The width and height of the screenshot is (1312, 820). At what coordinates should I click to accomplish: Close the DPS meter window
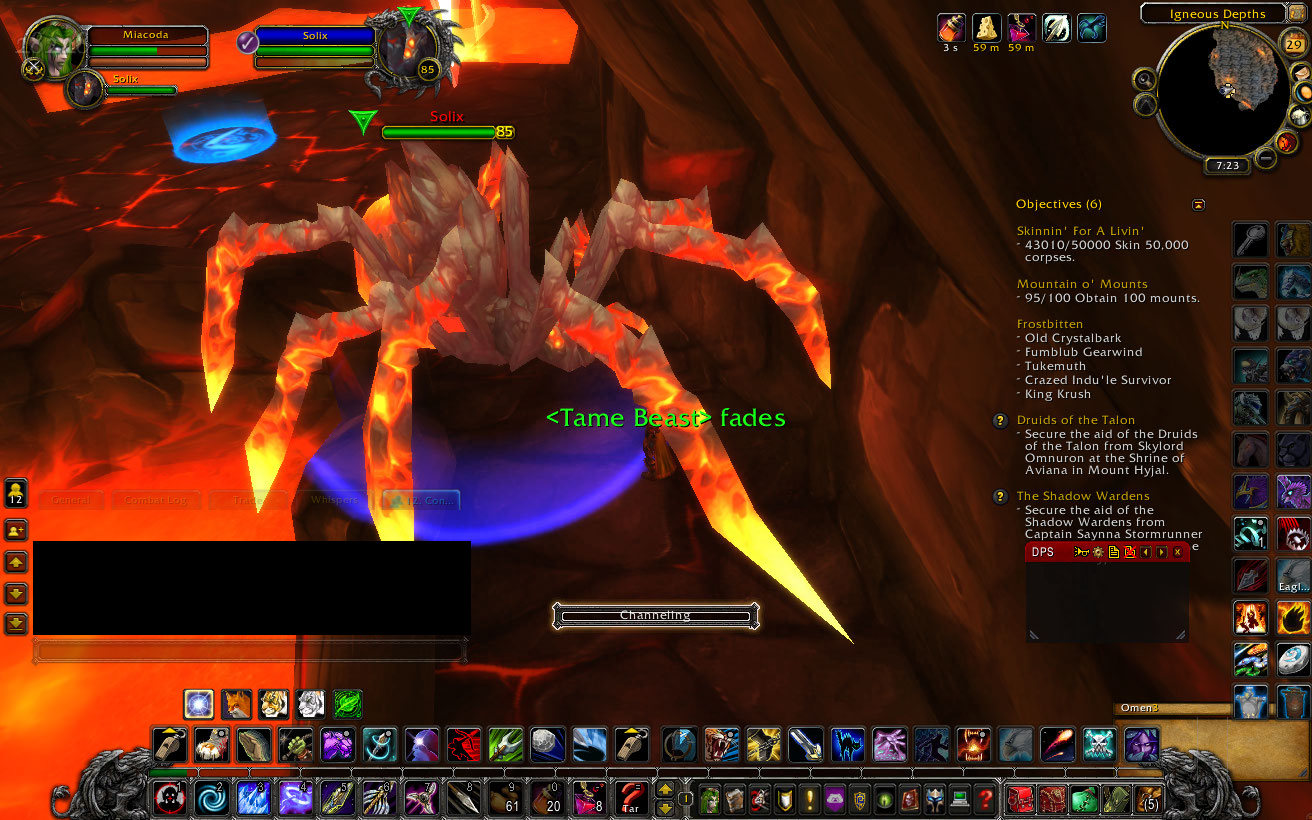[x=1177, y=552]
